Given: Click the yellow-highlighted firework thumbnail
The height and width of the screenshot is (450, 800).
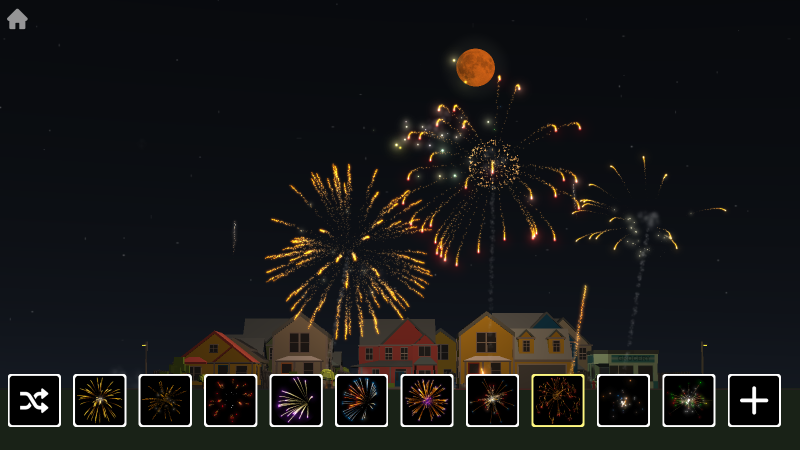Looking at the screenshot, I should (x=558, y=400).
